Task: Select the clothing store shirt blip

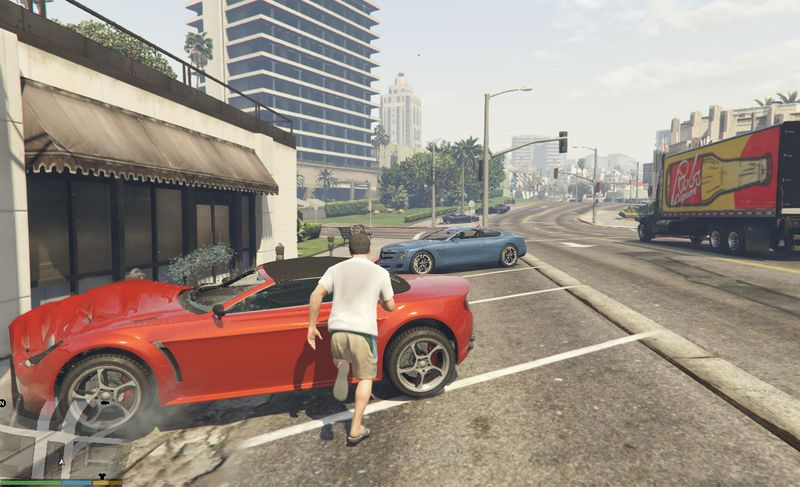Action: [101, 476]
